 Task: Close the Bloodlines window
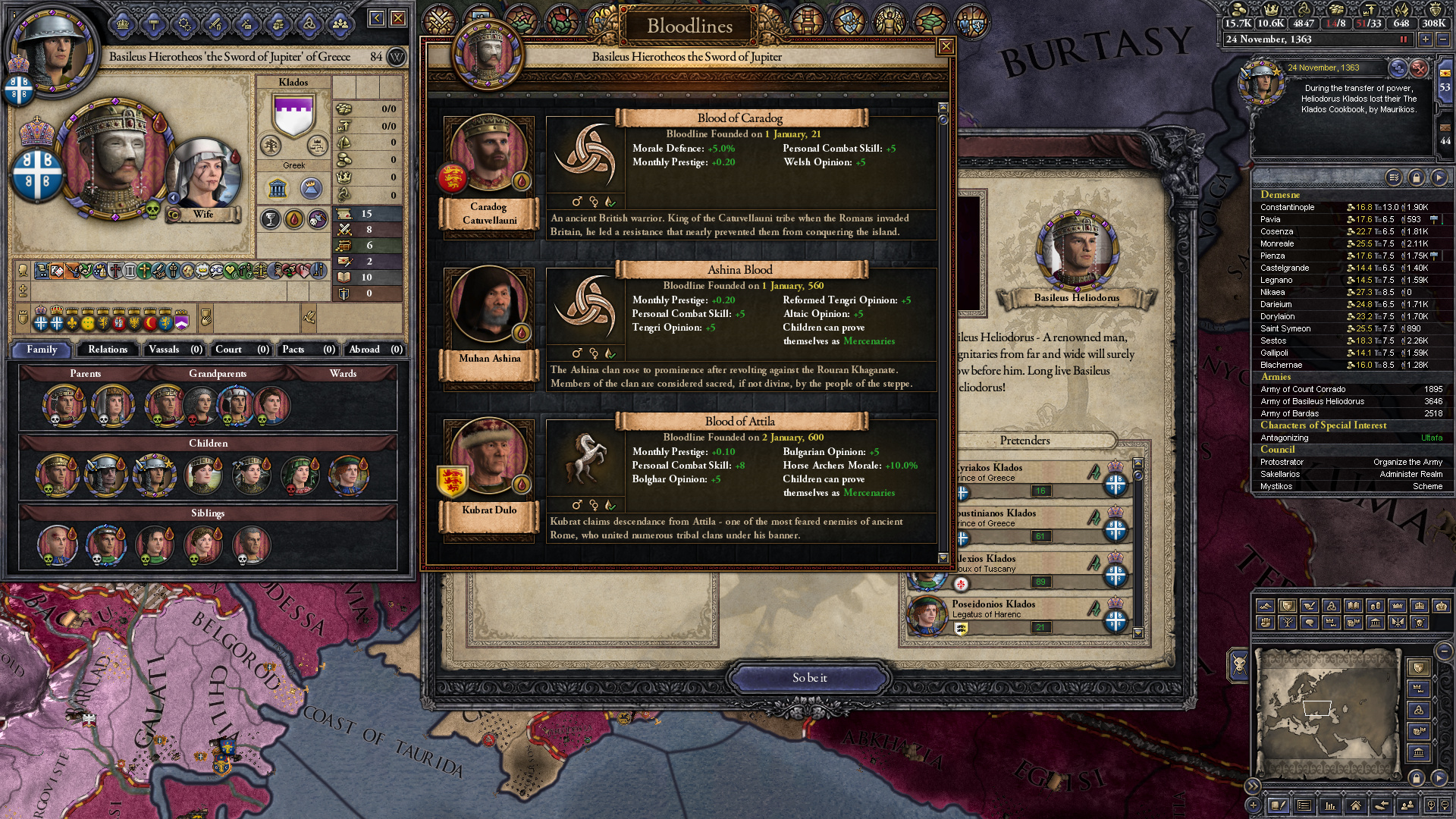click(946, 47)
